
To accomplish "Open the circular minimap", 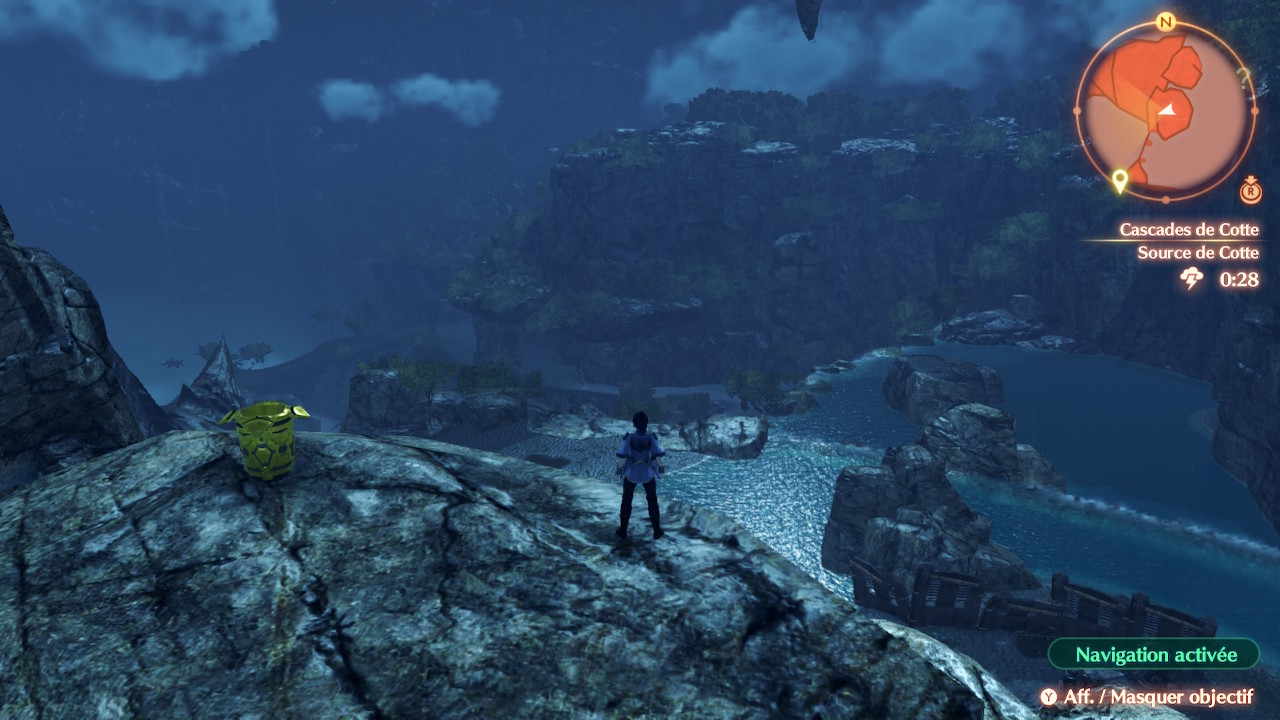I will click(x=1165, y=108).
